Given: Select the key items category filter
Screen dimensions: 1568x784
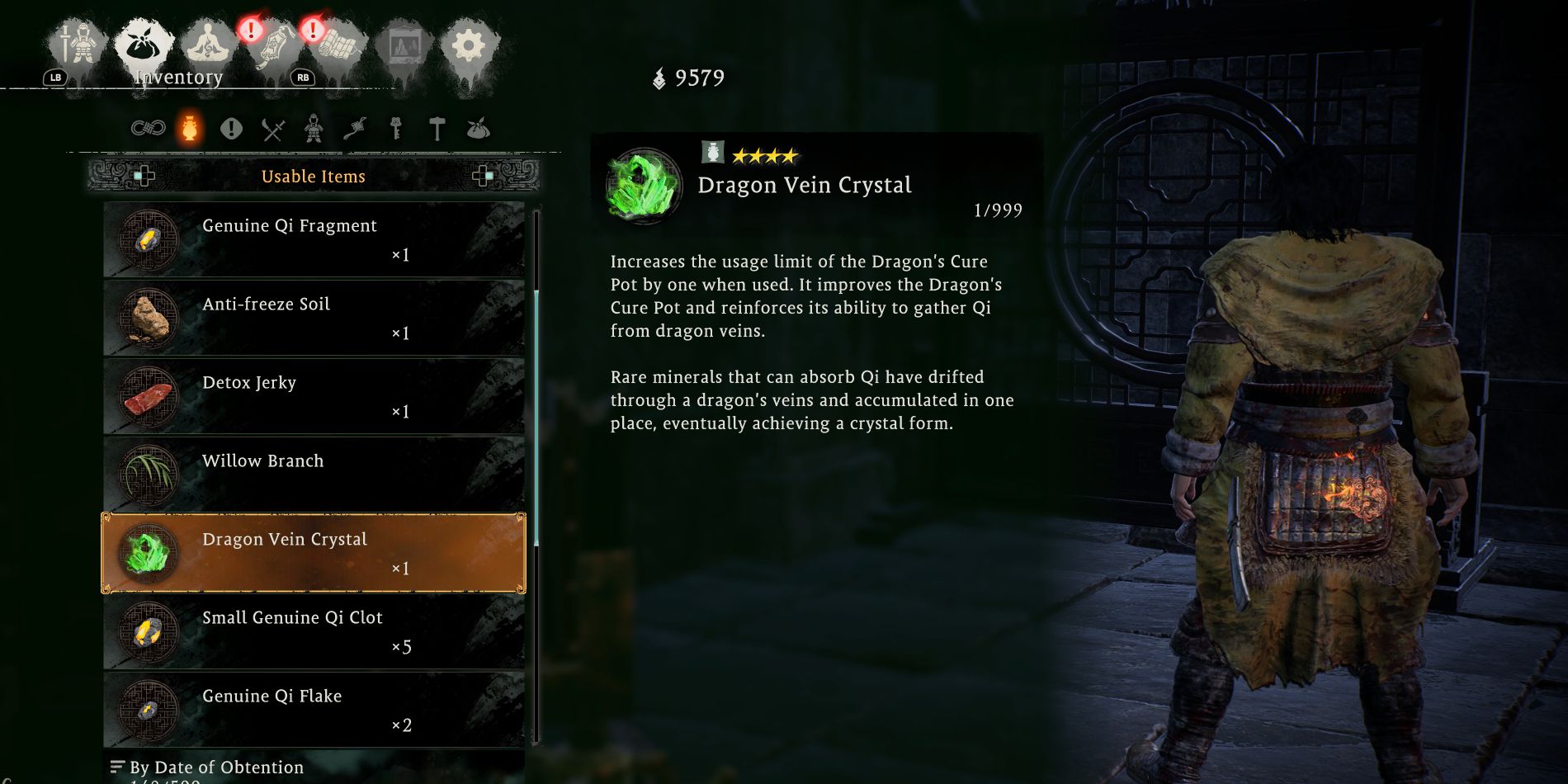Looking at the screenshot, I should pos(396,130).
